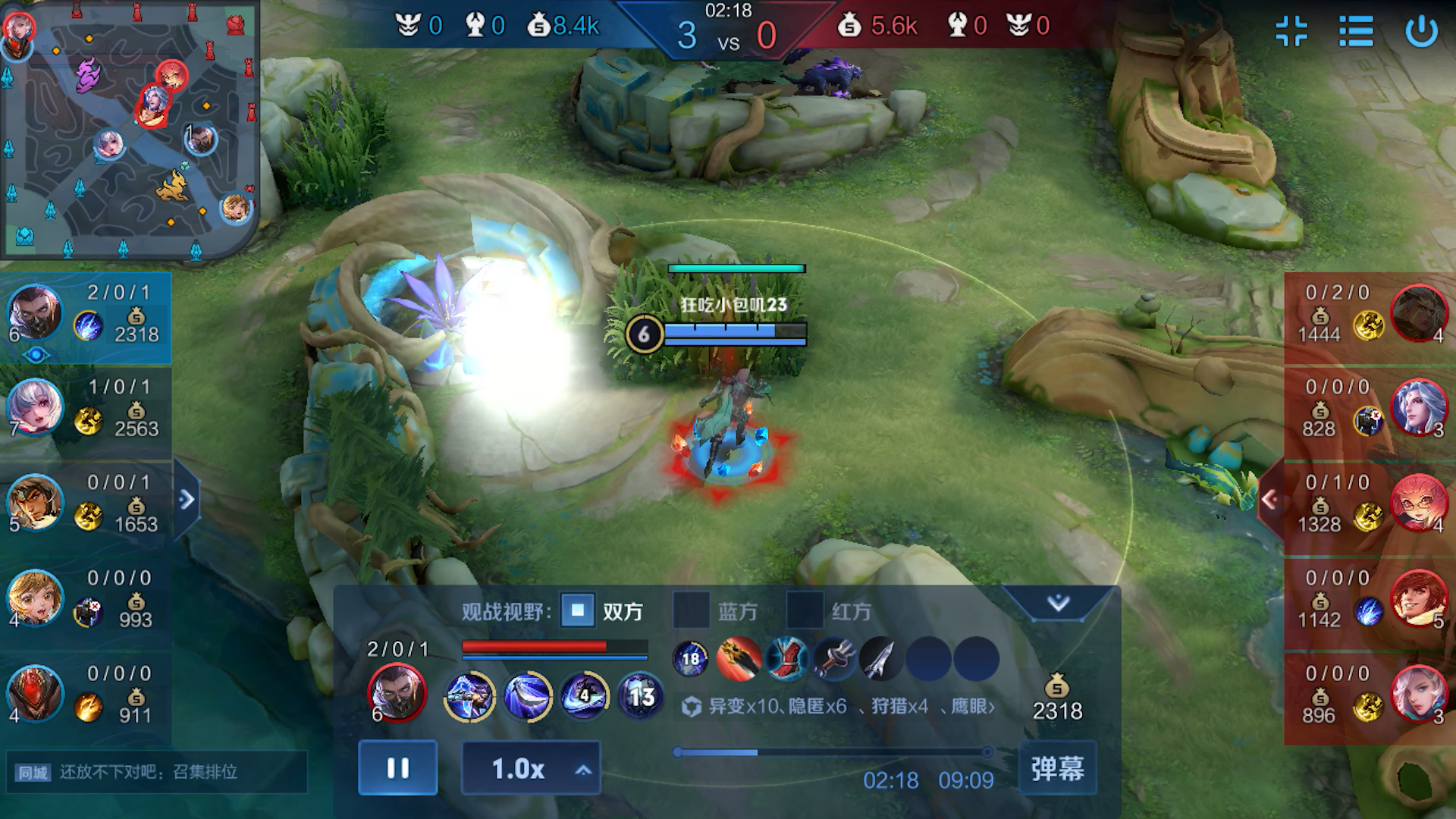Click the replay progress timeline bar
1456x819 pixels.
click(832, 752)
